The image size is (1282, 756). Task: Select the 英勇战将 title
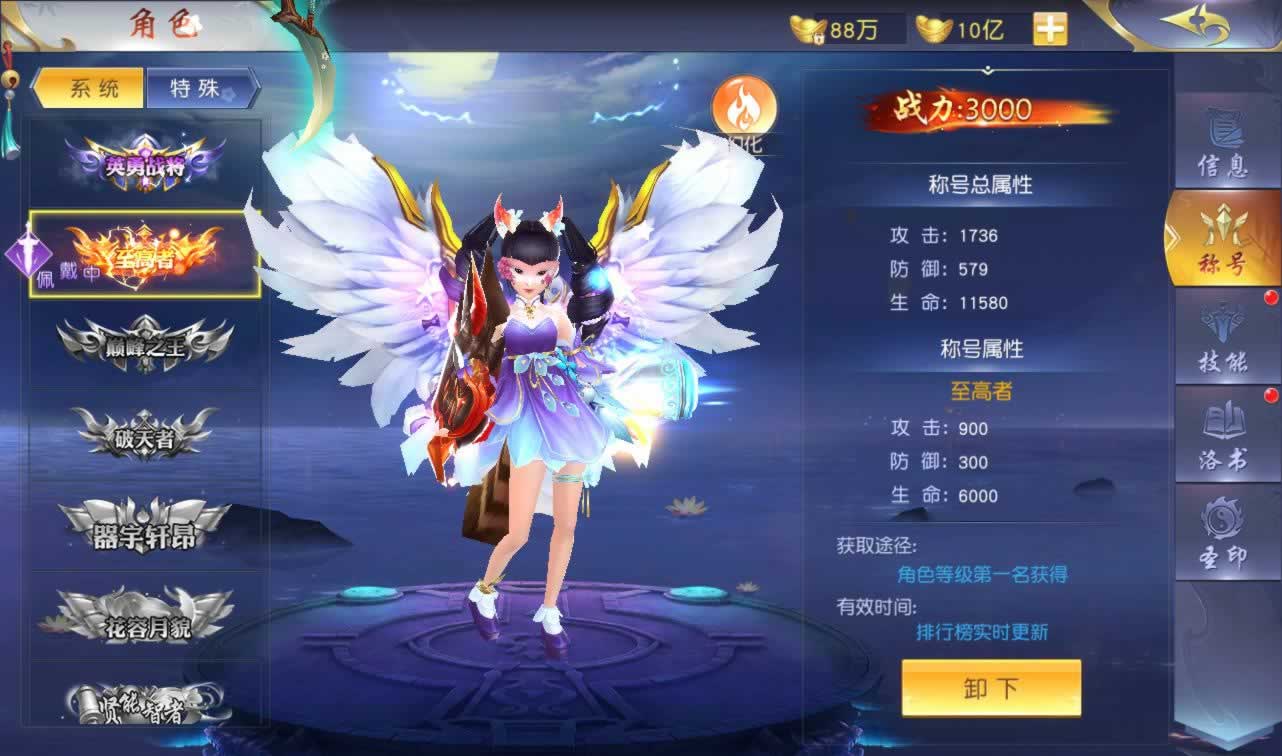click(146, 164)
